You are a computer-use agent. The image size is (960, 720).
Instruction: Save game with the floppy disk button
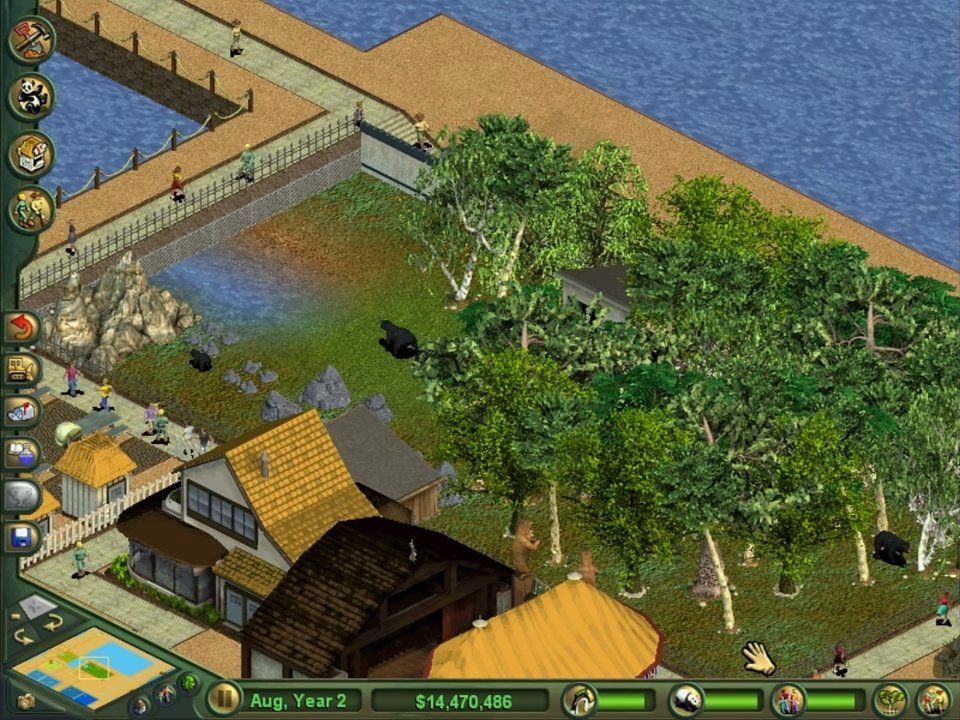(21, 537)
